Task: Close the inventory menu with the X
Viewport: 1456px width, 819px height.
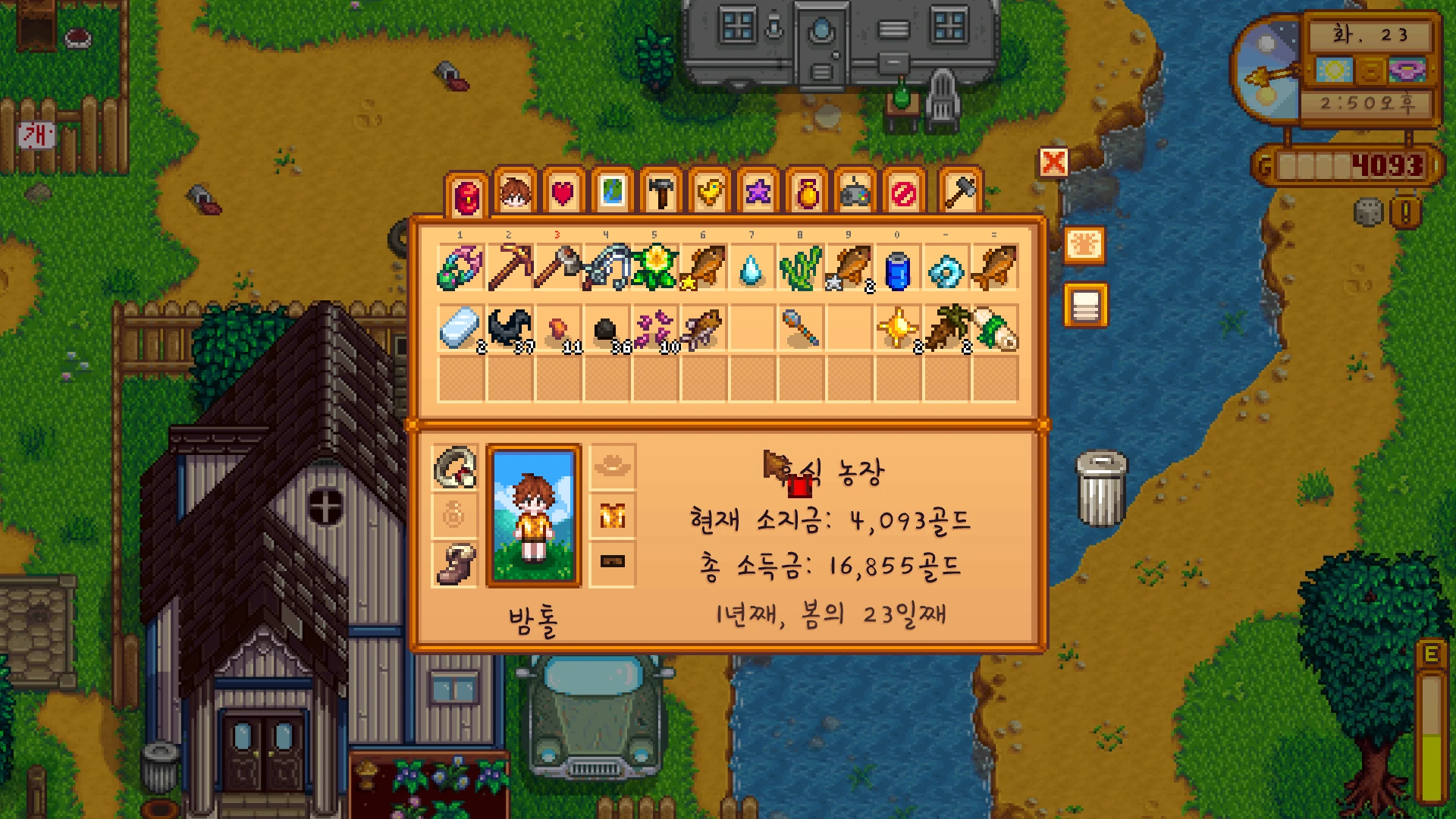Action: point(1053,162)
